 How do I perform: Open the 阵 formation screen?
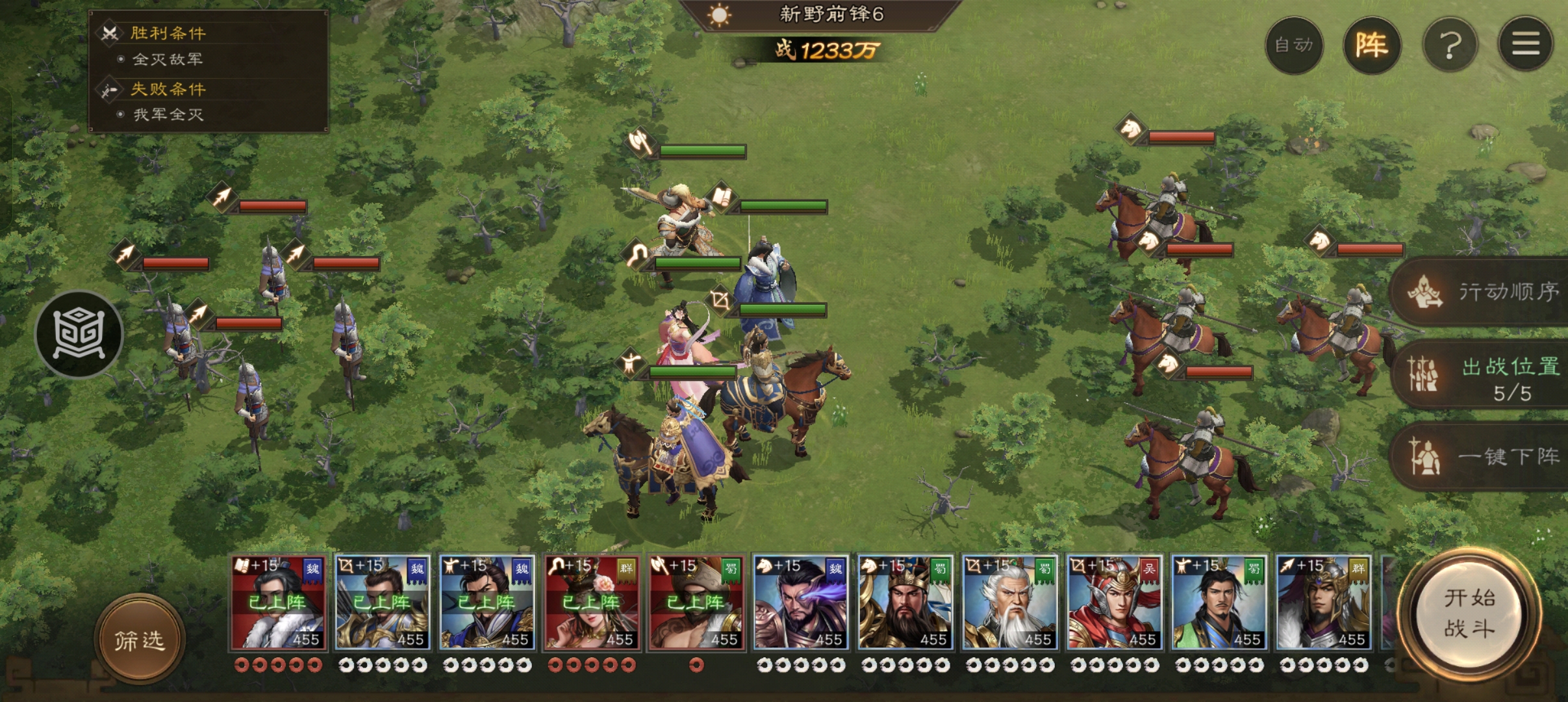point(1371,45)
